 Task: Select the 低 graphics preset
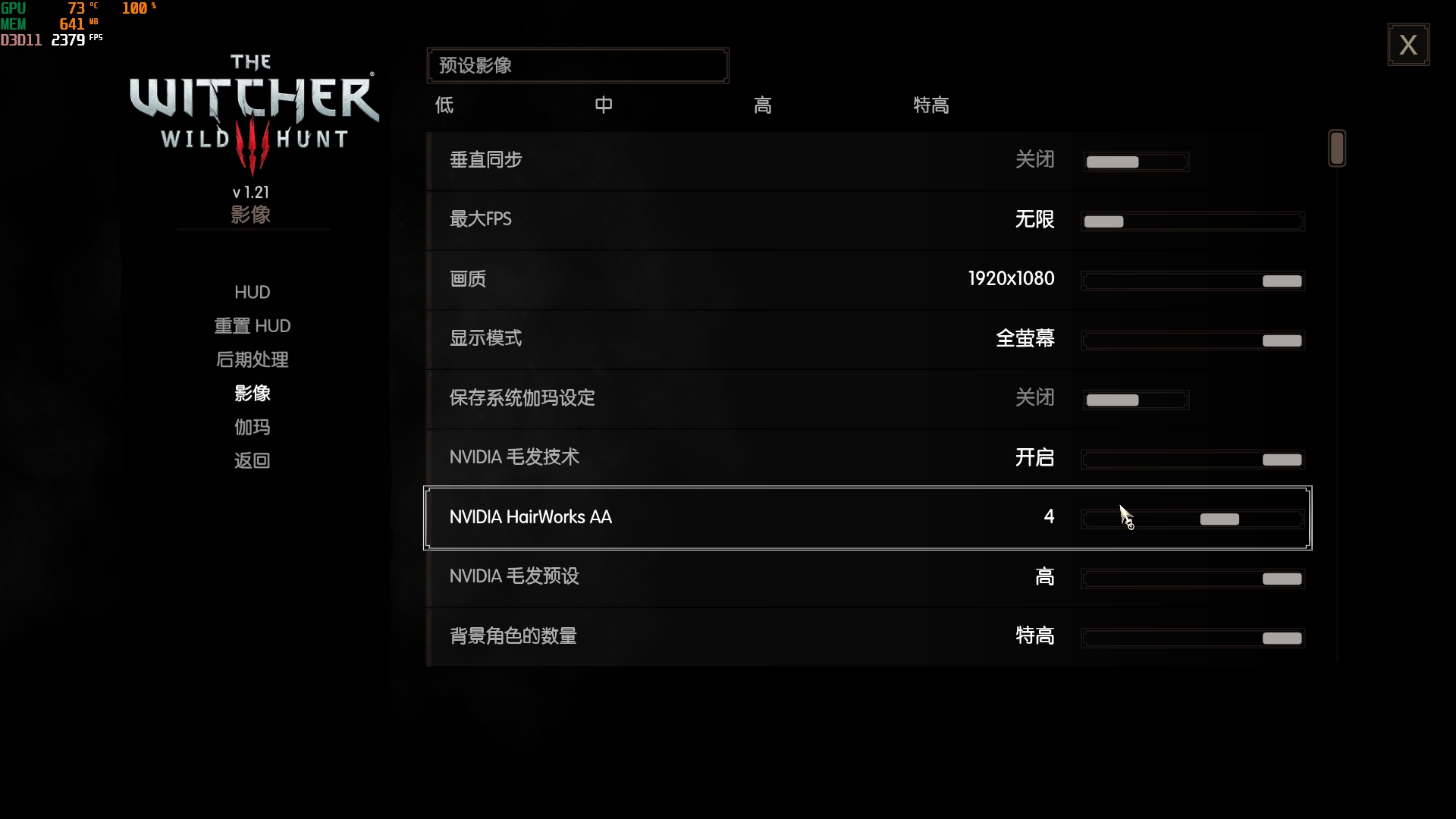[x=444, y=105]
